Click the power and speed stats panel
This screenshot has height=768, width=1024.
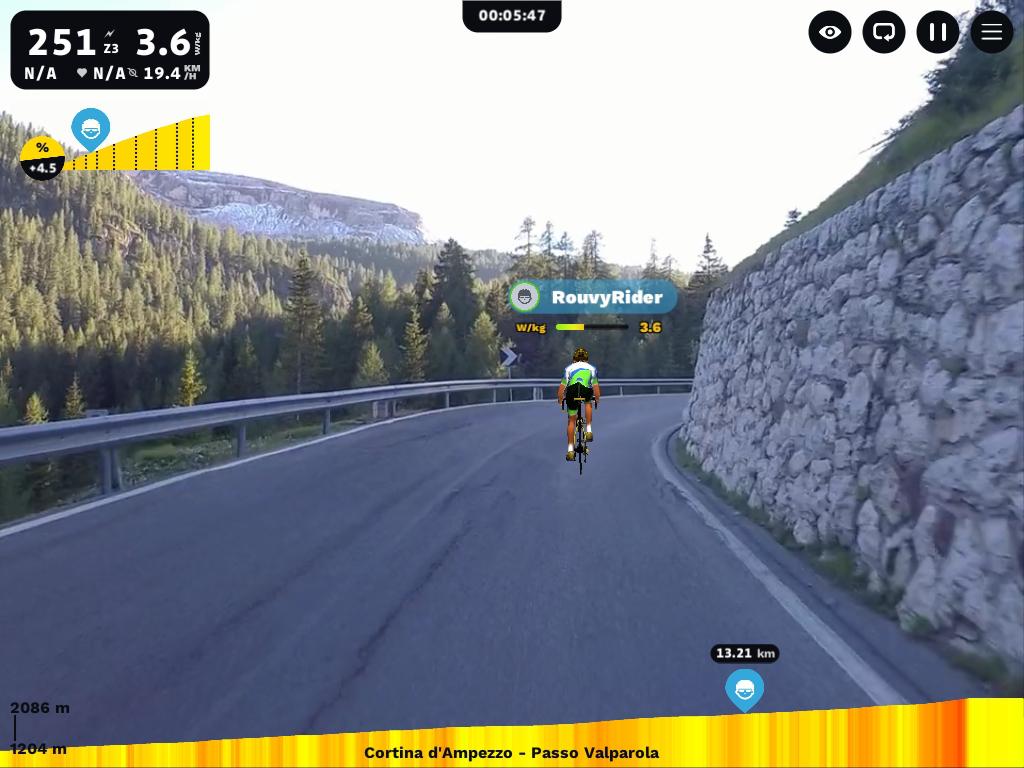(110, 50)
